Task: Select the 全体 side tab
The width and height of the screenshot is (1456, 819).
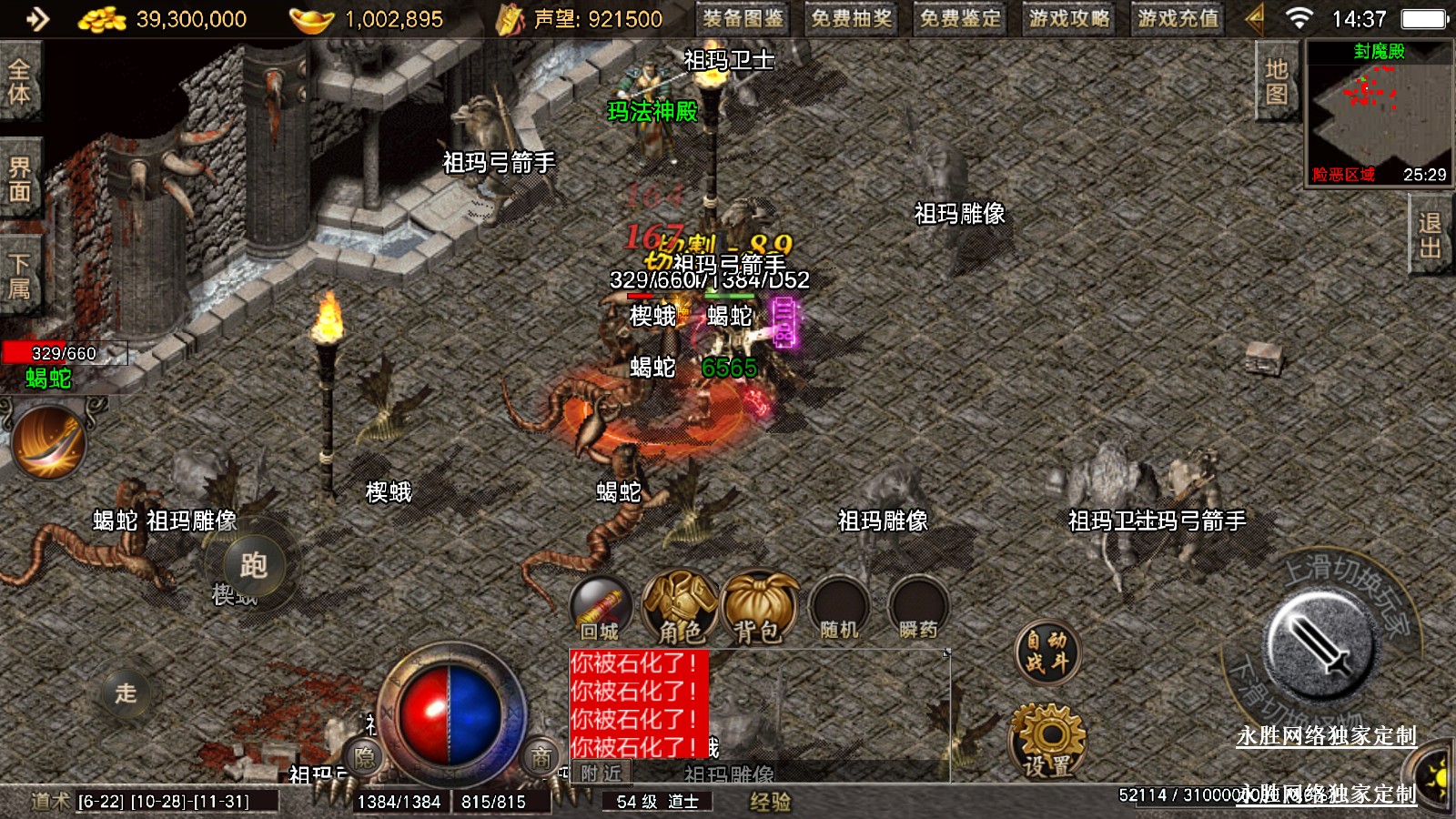Action: (19, 82)
